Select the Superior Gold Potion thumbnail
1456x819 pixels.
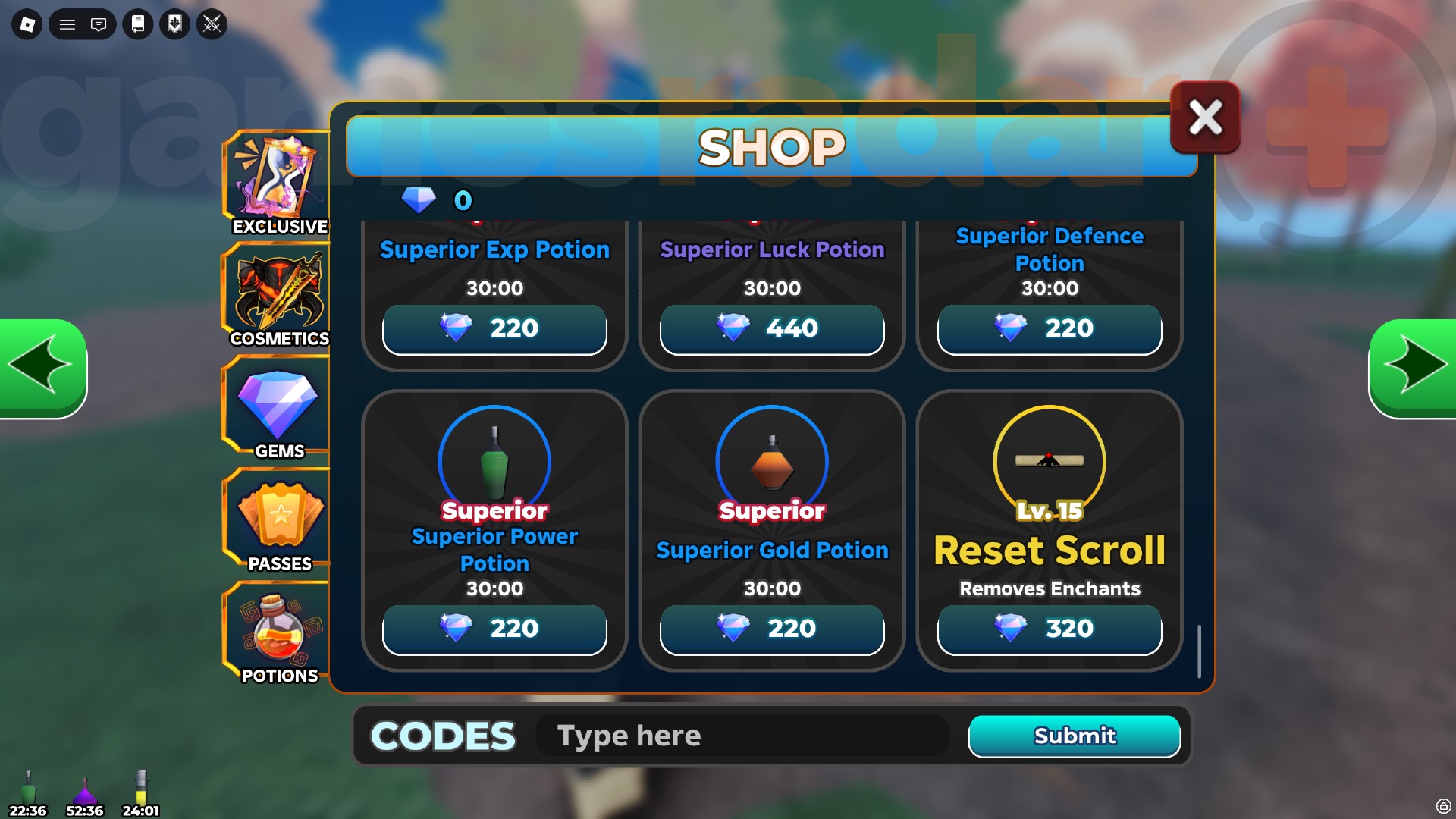coord(770,461)
